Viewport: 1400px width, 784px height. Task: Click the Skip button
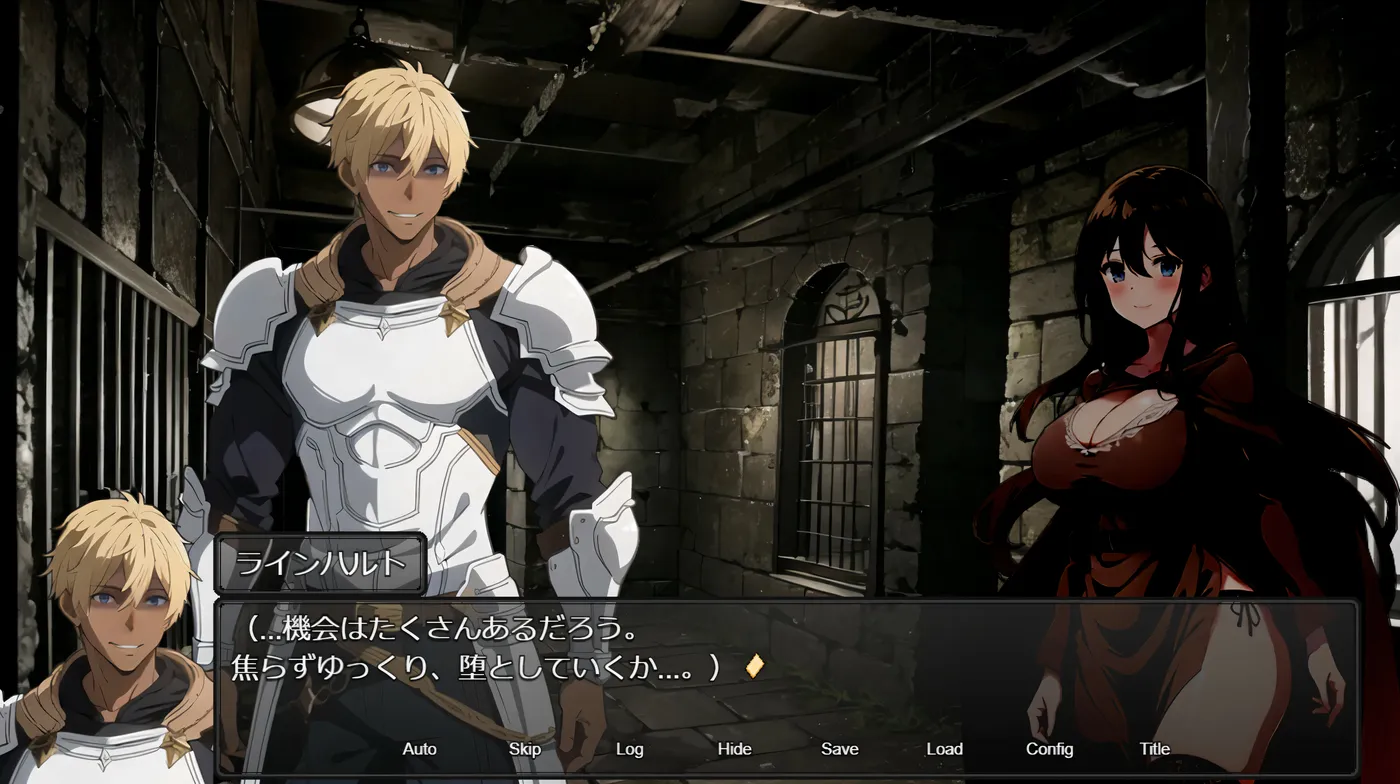(x=524, y=749)
